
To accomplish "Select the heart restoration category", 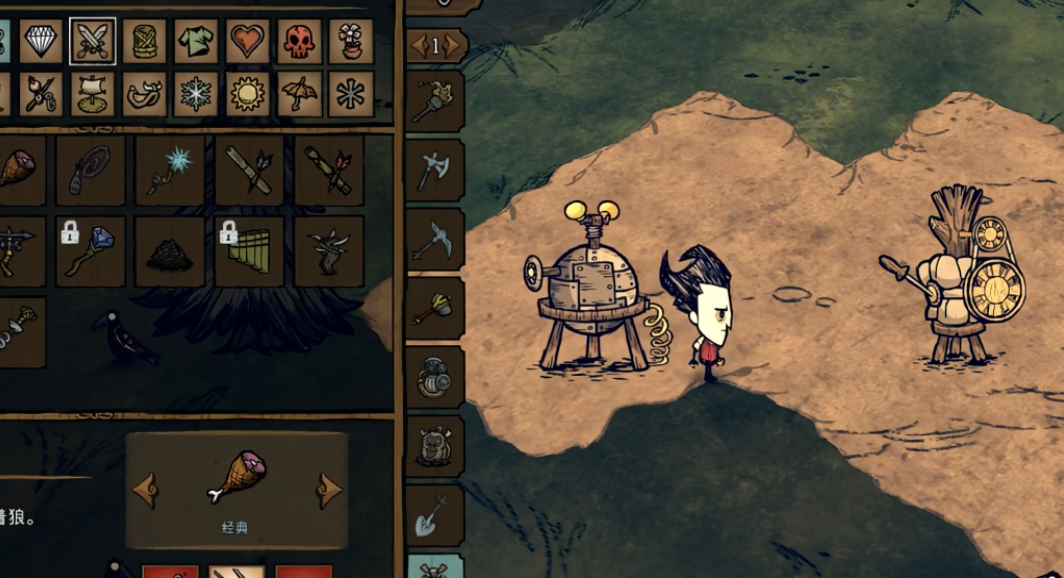I will [248, 41].
